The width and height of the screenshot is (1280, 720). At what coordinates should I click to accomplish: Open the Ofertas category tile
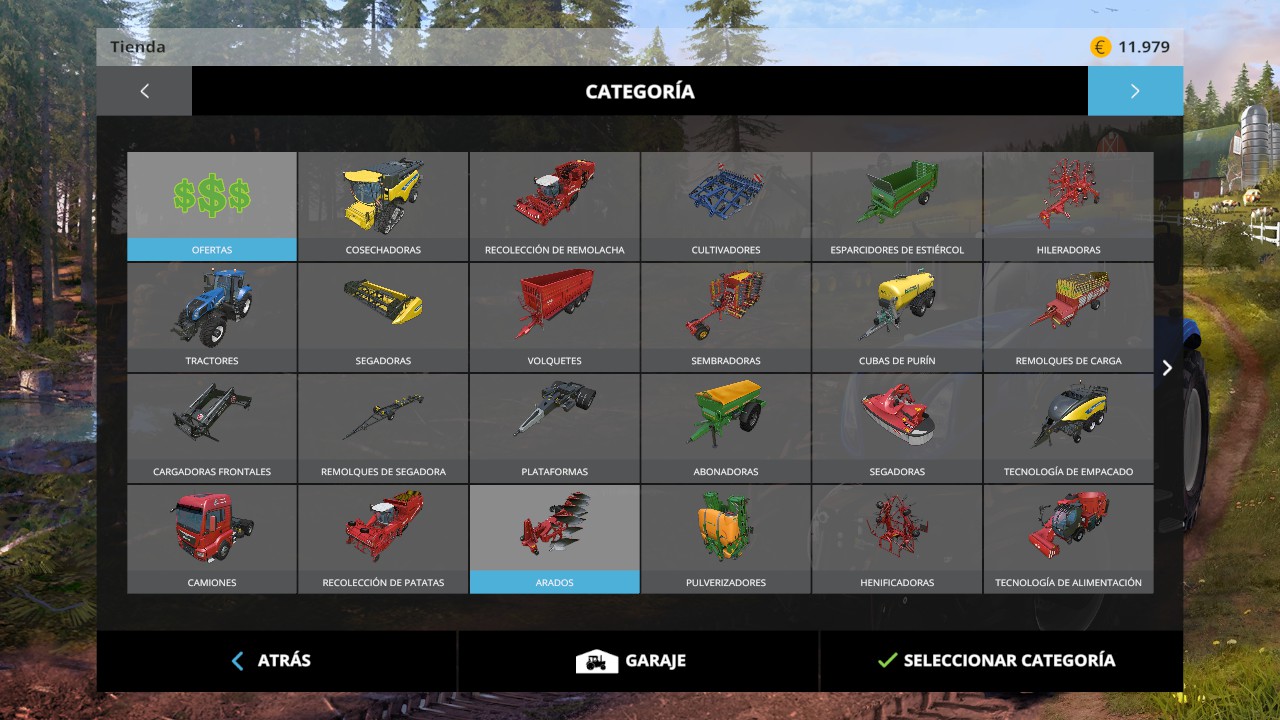tap(212, 206)
